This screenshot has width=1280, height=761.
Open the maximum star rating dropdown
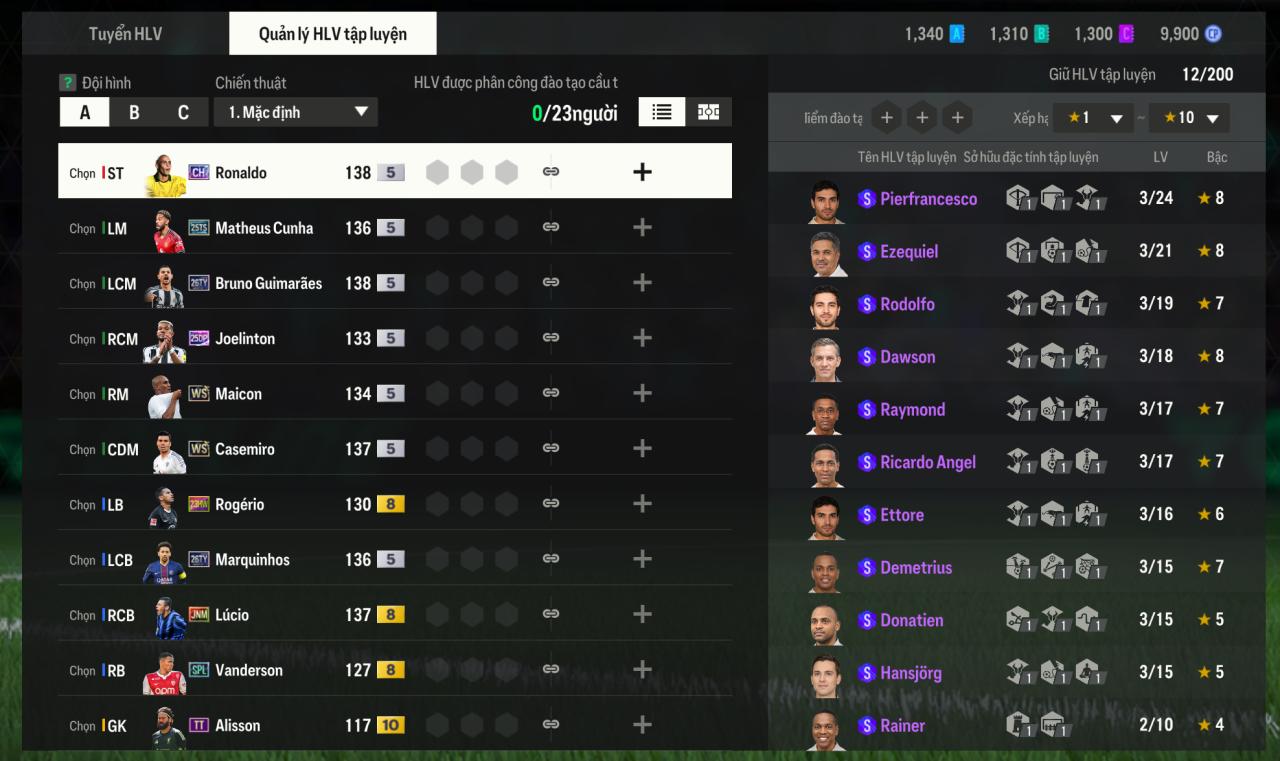[x=1189, y=118]
